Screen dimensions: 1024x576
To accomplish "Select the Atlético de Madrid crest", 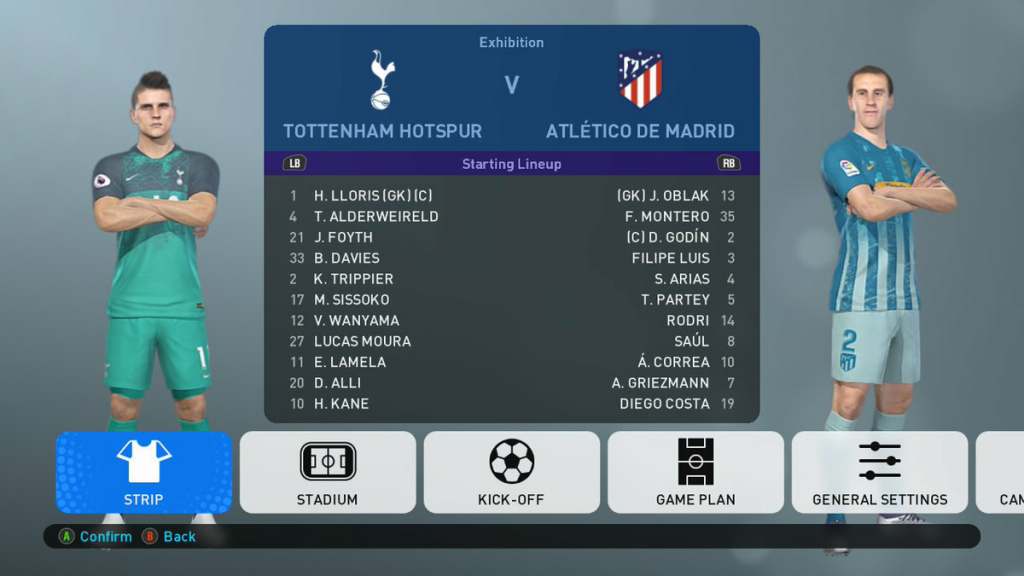I will [640, 79].
